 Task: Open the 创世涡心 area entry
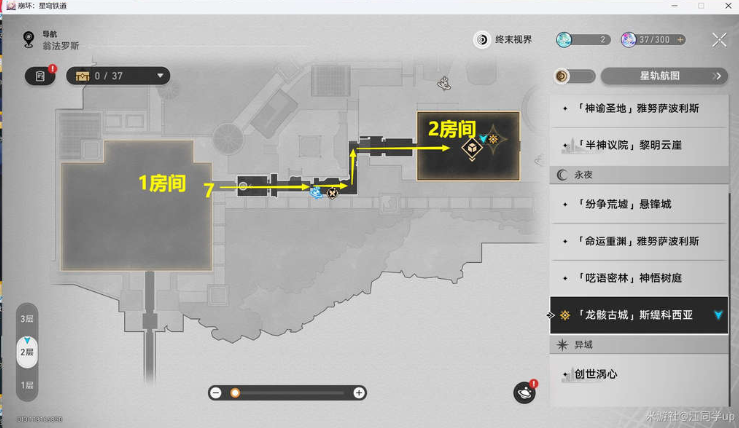pyautogui.click(x=639, y=375)
